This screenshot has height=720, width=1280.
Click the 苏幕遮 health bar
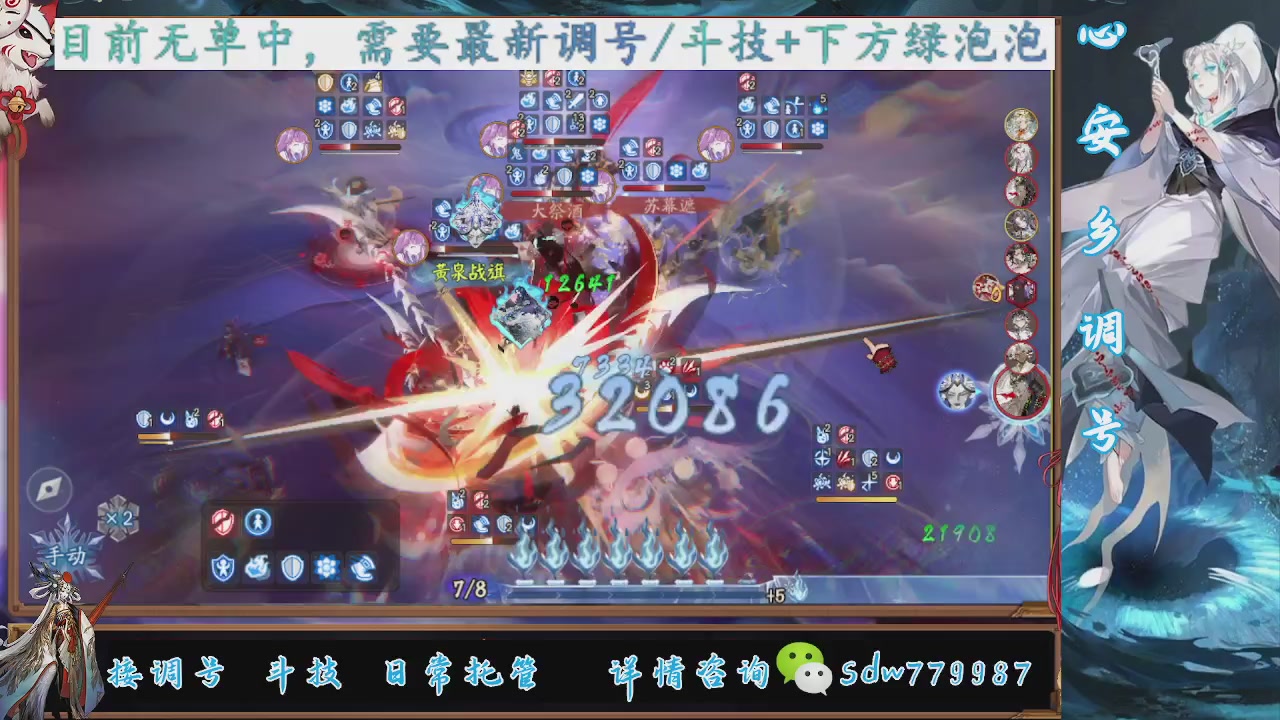pos(662,190)
